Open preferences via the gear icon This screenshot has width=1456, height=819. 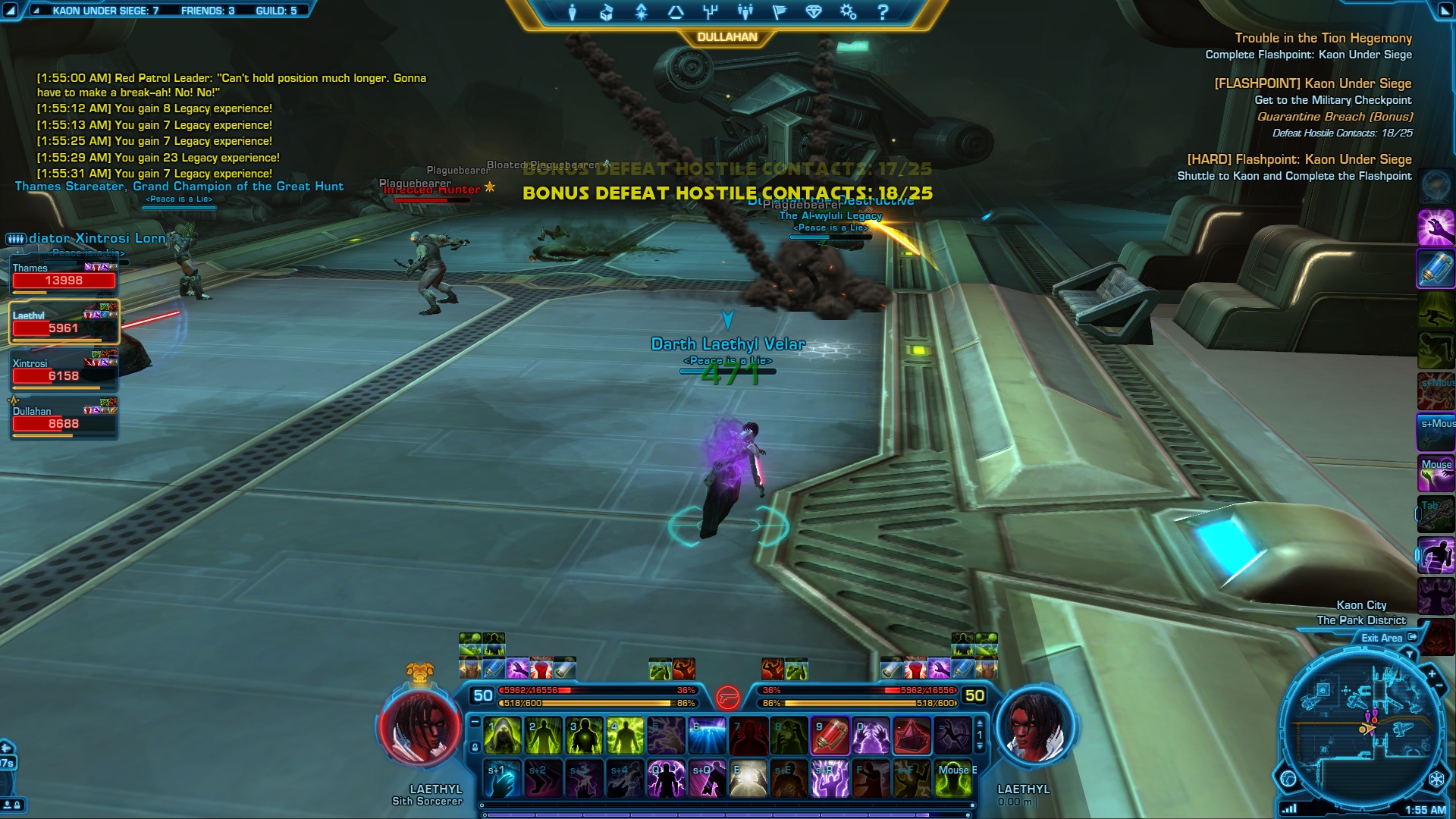[x=848, y=12]
